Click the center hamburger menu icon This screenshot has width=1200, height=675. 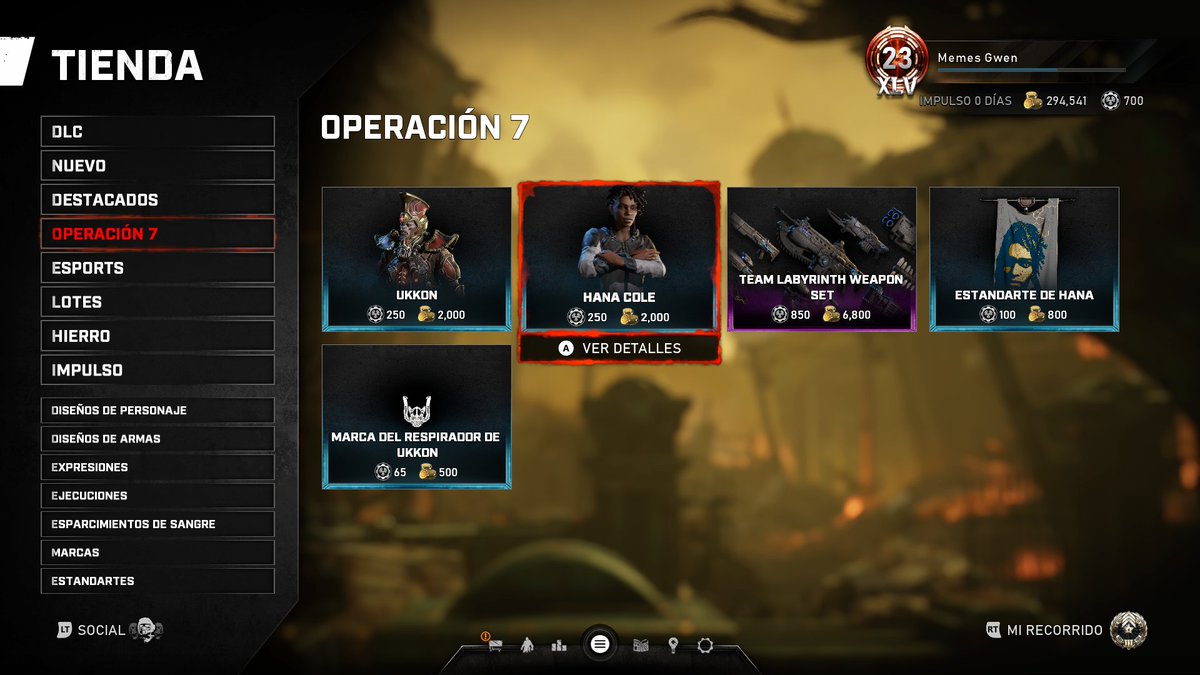click(599, 643)
